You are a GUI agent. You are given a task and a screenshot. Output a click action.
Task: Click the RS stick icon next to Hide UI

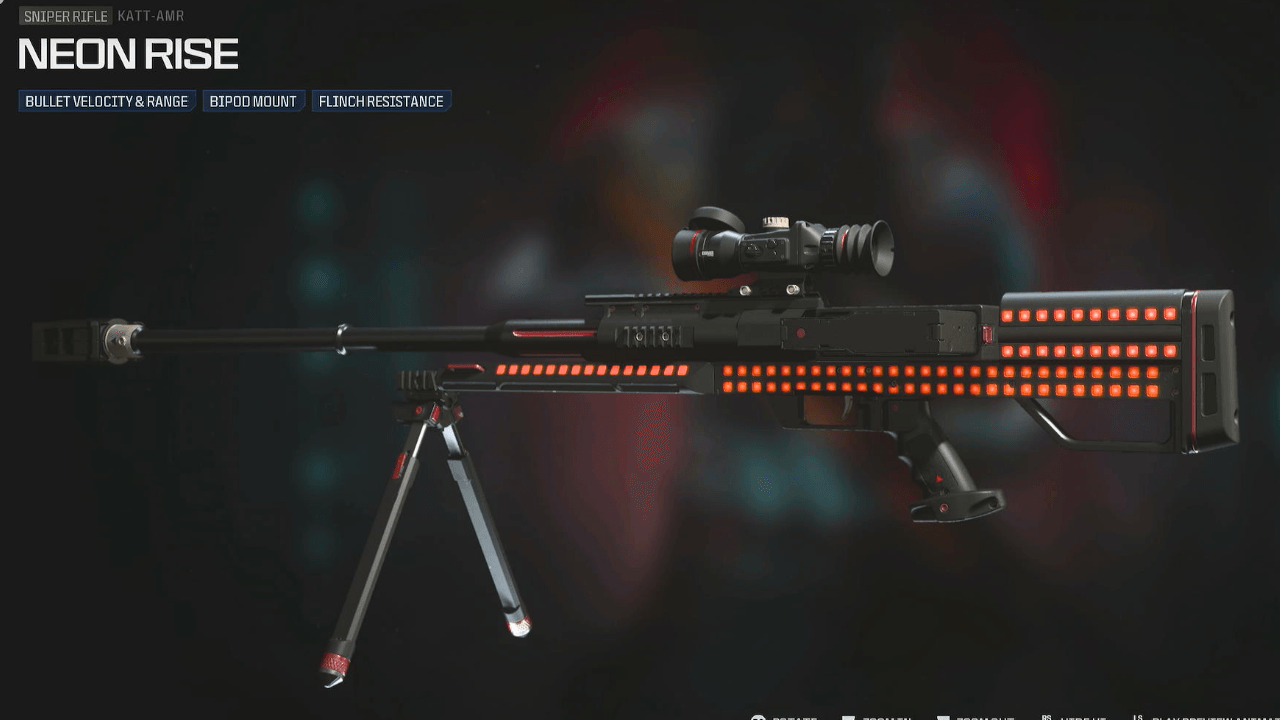click(x=1046, y=716)
